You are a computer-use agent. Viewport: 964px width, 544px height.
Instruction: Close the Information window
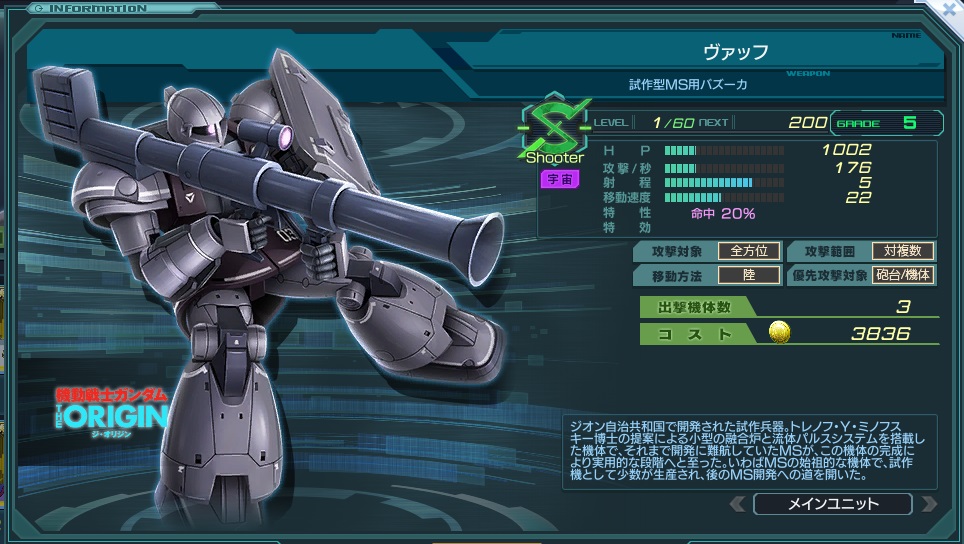951,8
